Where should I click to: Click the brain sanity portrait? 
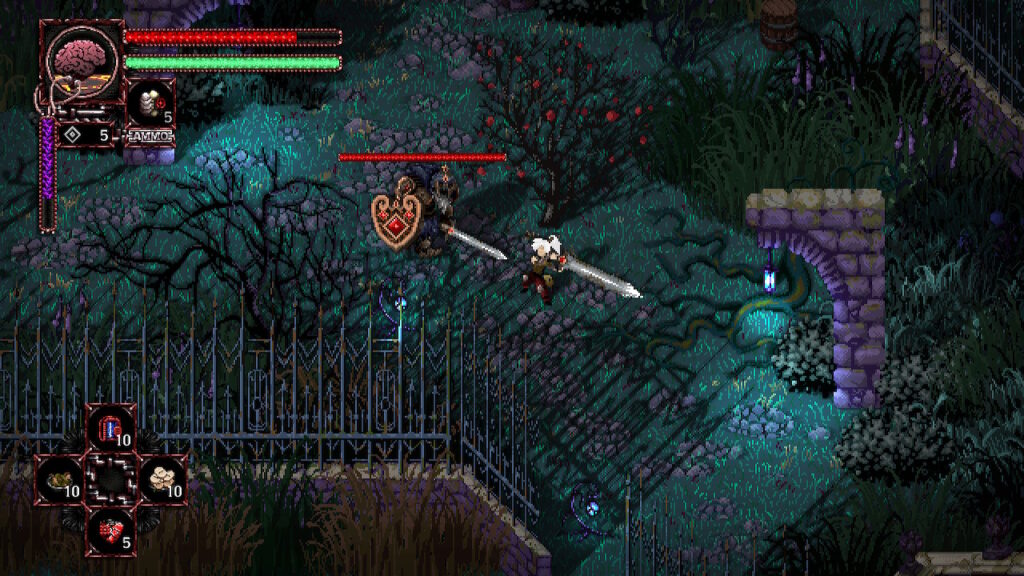80,59
